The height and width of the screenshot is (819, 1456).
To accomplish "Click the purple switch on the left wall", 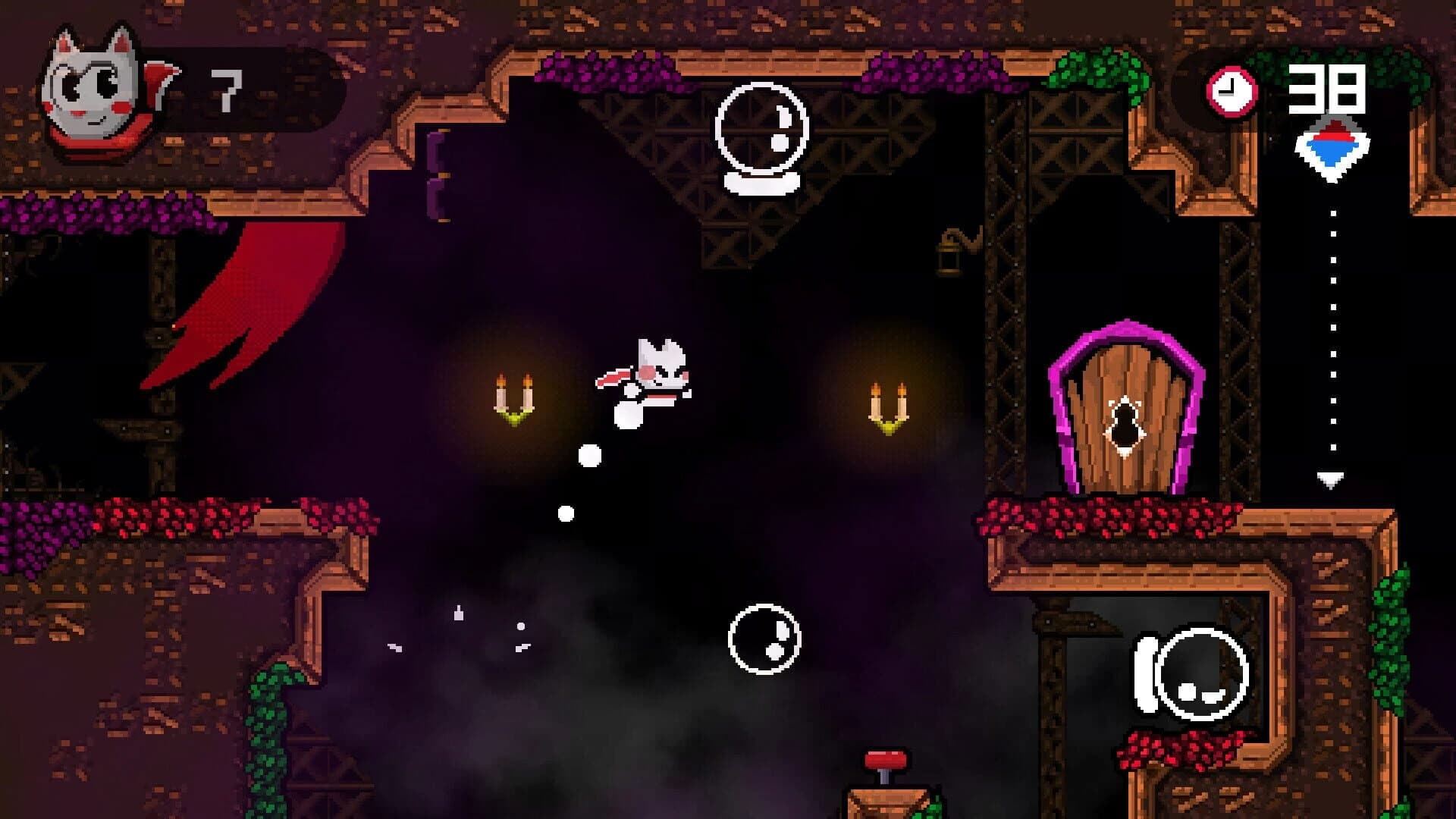I will coord(438,174).
